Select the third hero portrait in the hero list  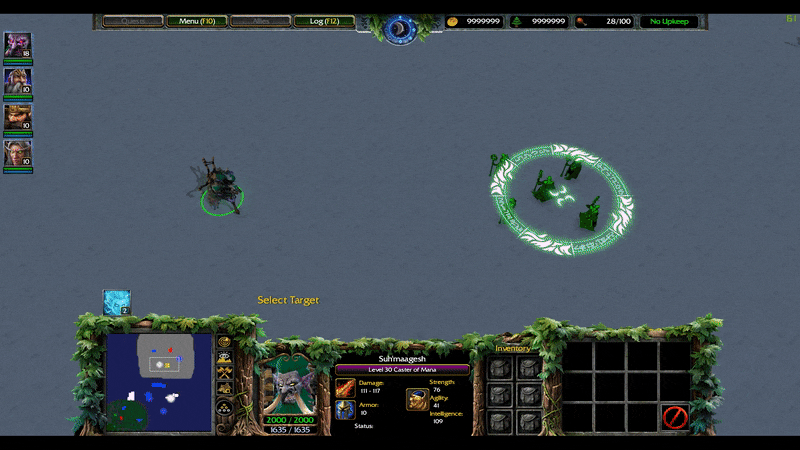[x=17, y=117]
